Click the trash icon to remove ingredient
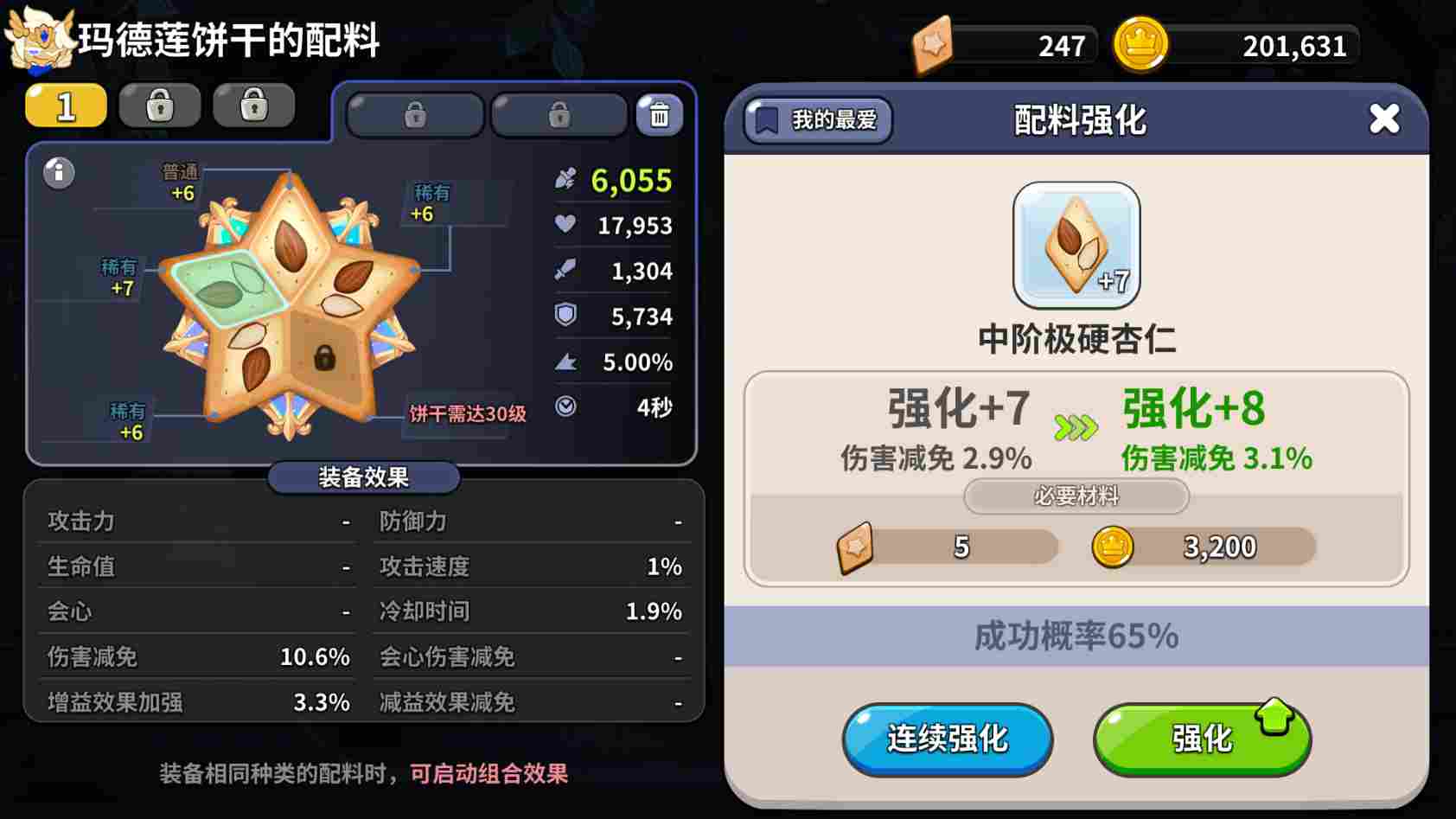The width and height of the screenshot is (1456, 819). point(659,113)
